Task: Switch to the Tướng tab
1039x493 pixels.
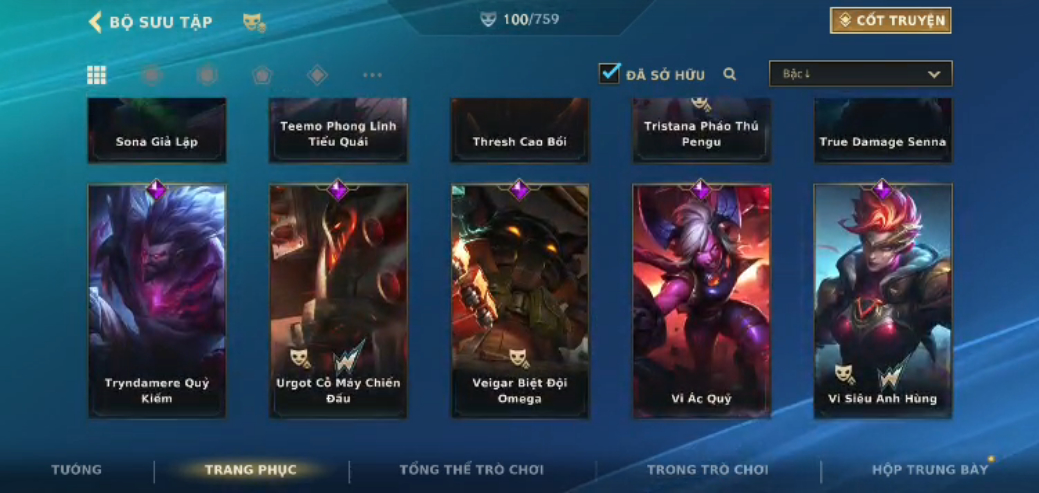Action: [77, 469]
